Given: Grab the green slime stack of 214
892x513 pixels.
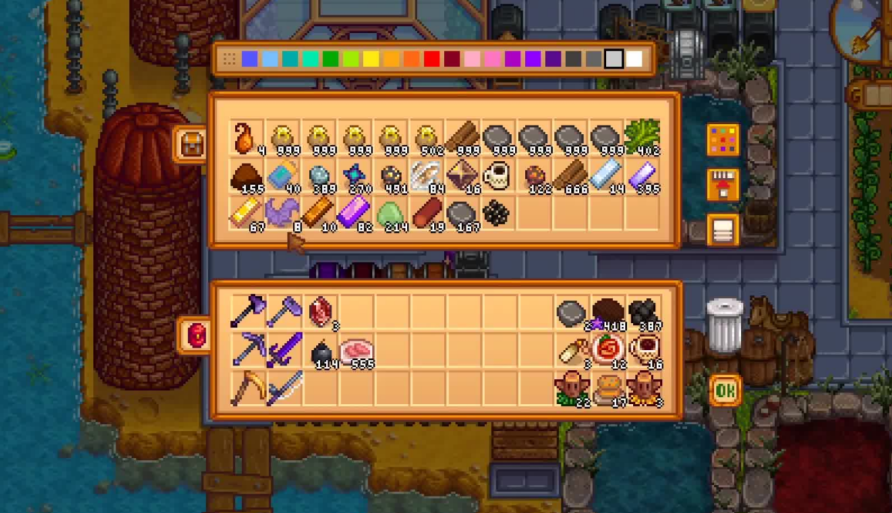Looking at the screenshot, I should [x=389, y=214].
